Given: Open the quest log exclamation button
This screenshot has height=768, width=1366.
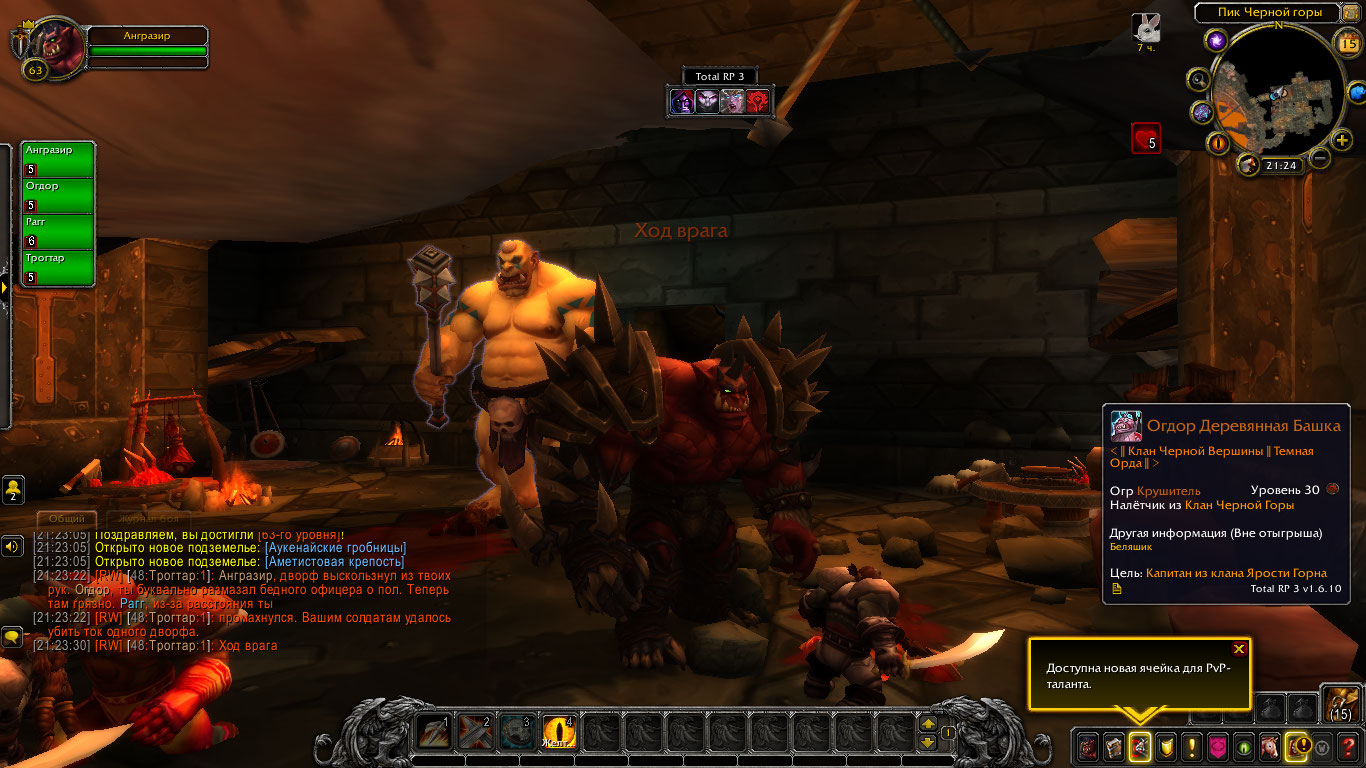Looking at the screenshot, I should 1191,746.
